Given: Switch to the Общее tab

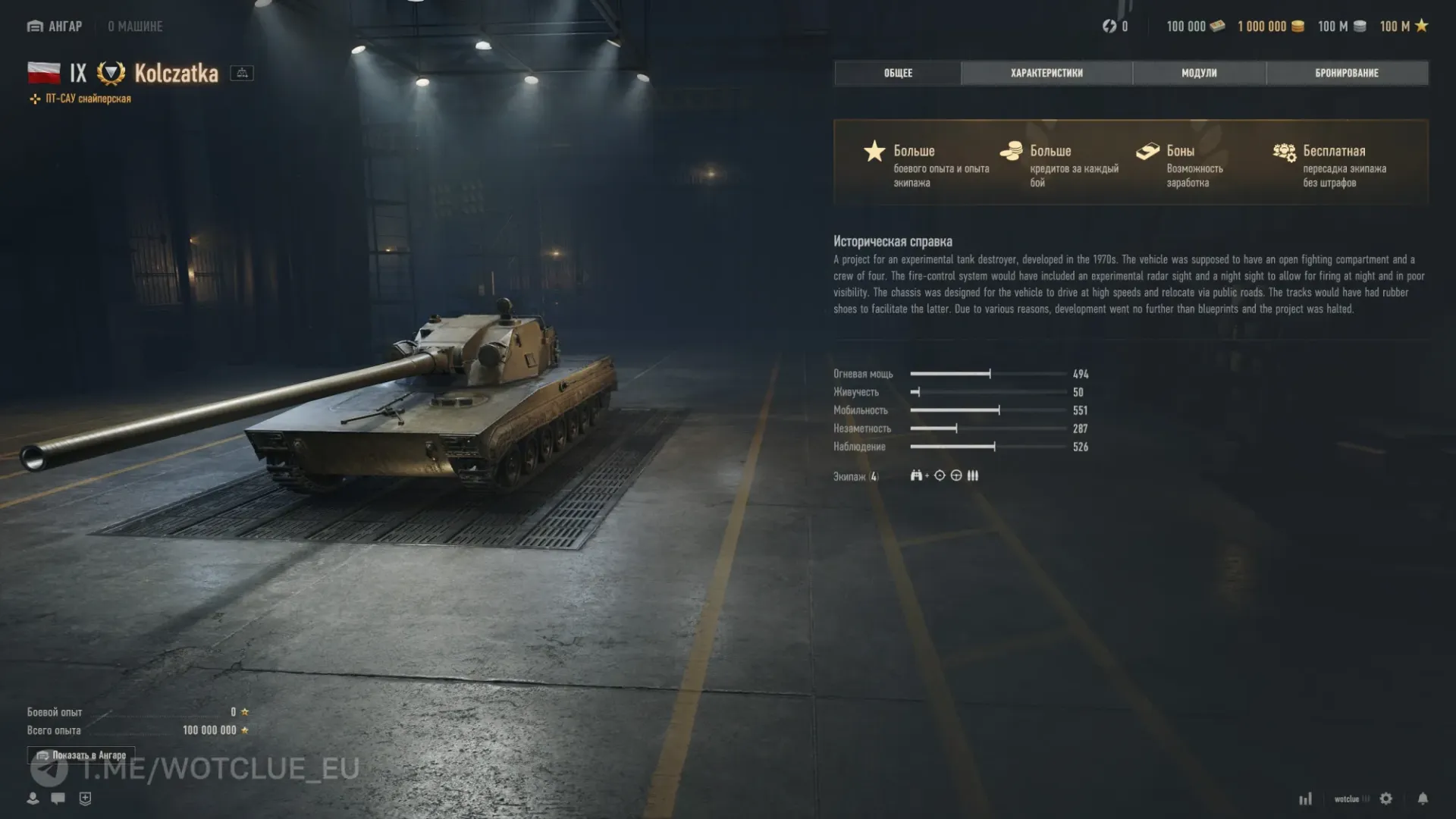Looking at the screenshot, I should click(x=898, y=73).
